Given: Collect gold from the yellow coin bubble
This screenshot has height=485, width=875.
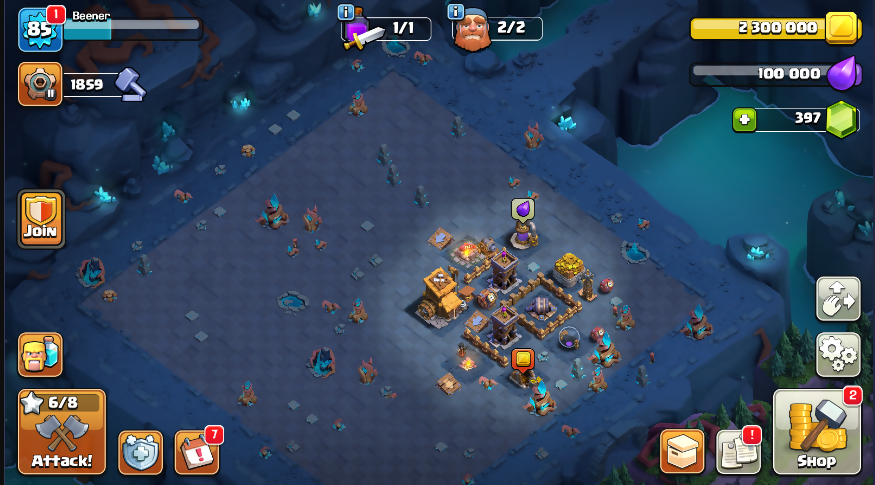Looking at the screenshot, I should click(522, 358).
